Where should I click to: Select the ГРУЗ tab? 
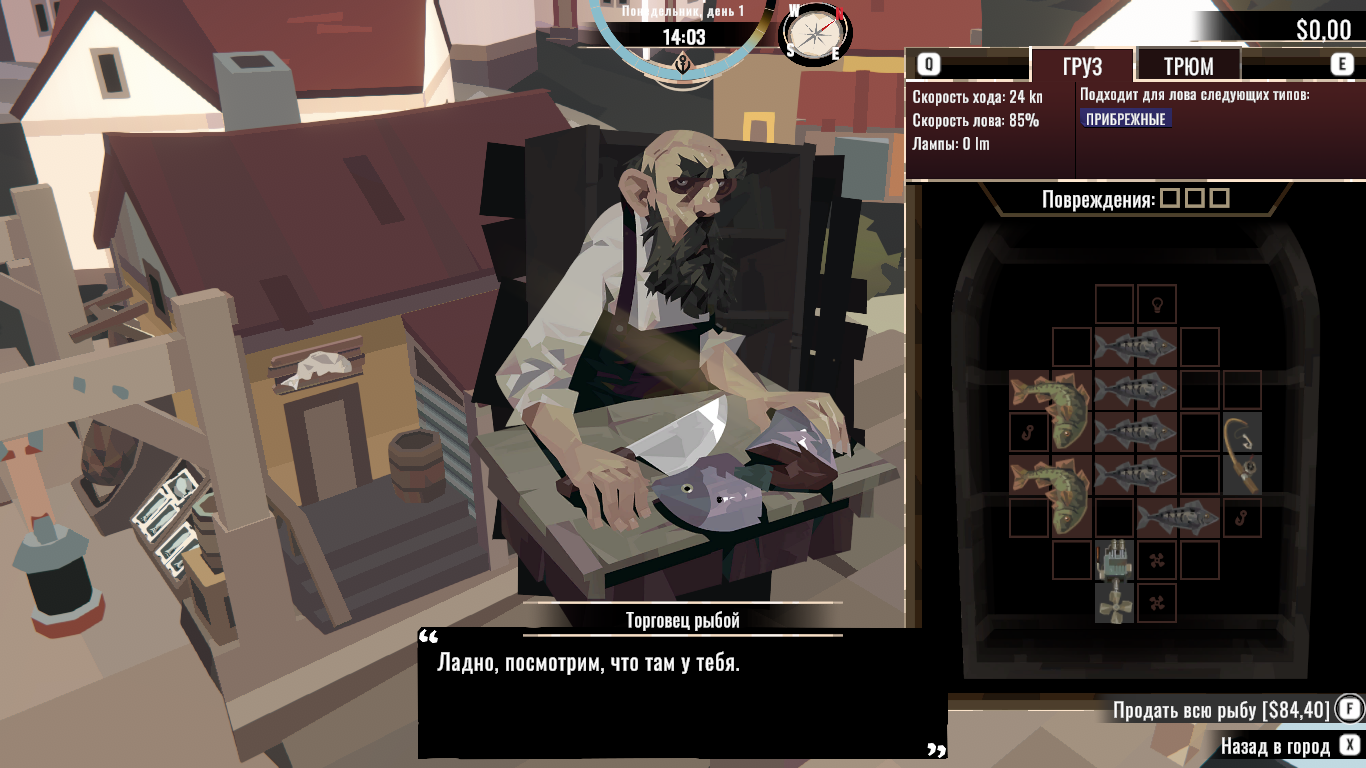tap(1082, 66)
